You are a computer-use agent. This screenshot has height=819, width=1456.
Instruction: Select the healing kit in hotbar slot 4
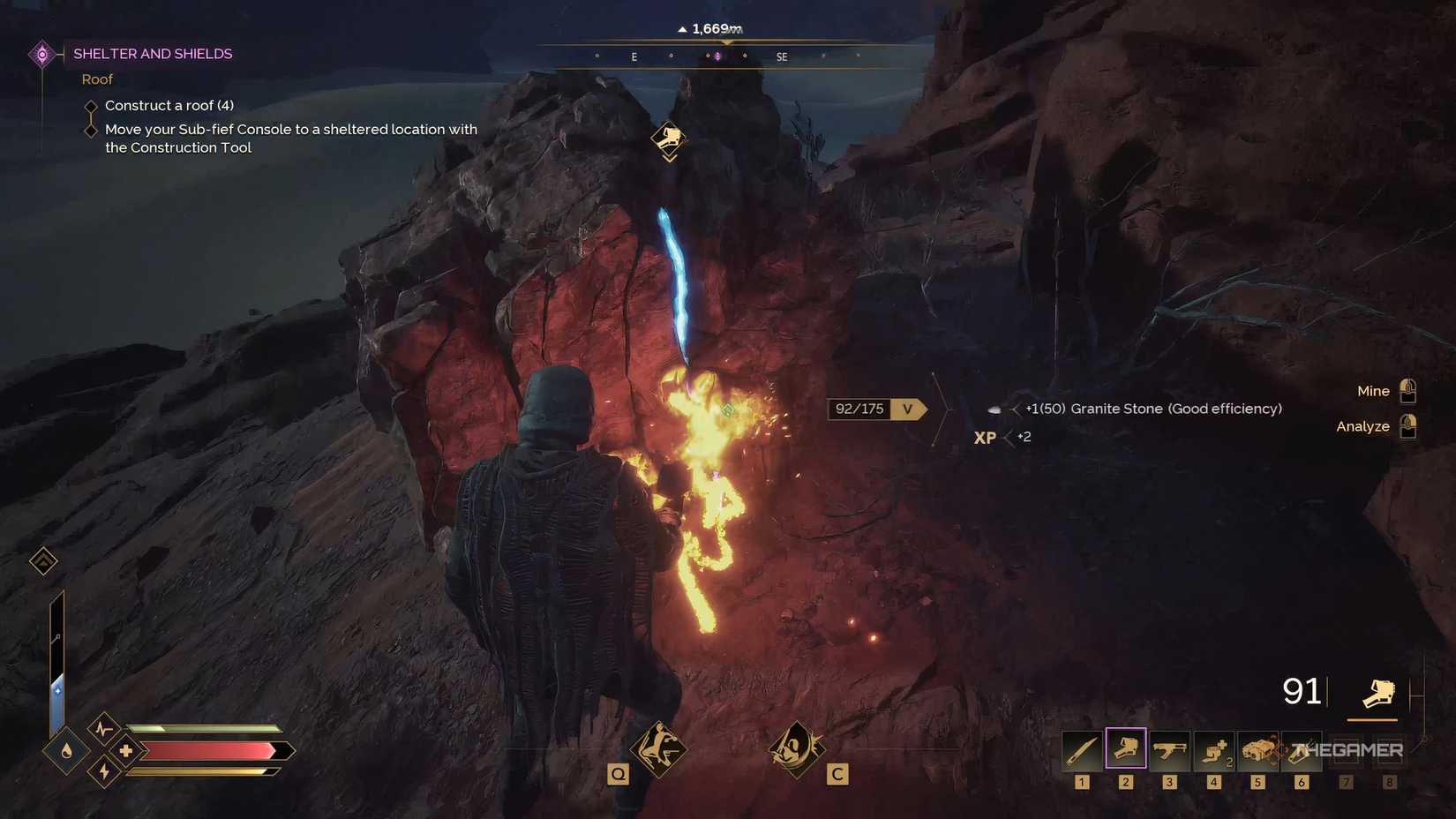(x=1213, y=748)
